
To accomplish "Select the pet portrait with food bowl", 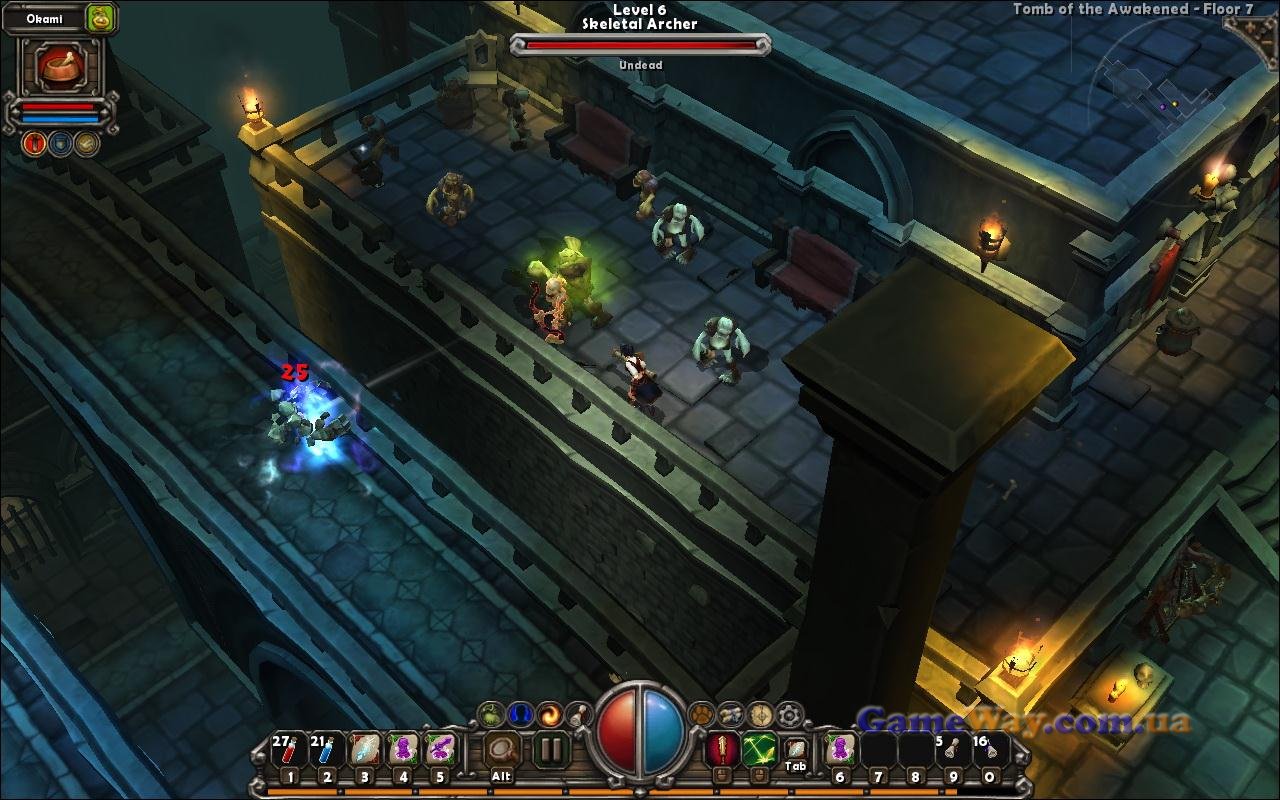I will pyautogui.click(x=60, y=66).
